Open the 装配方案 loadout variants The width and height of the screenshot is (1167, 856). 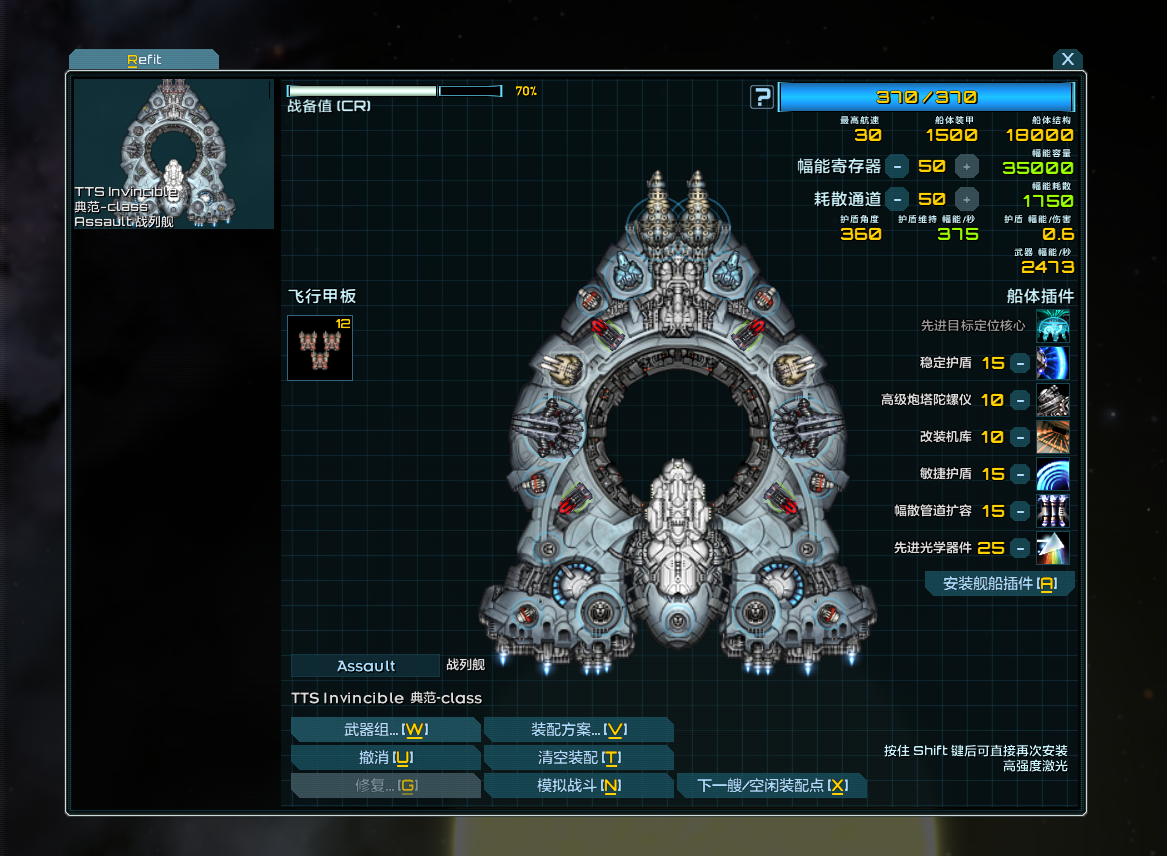(x=578, y=730)
